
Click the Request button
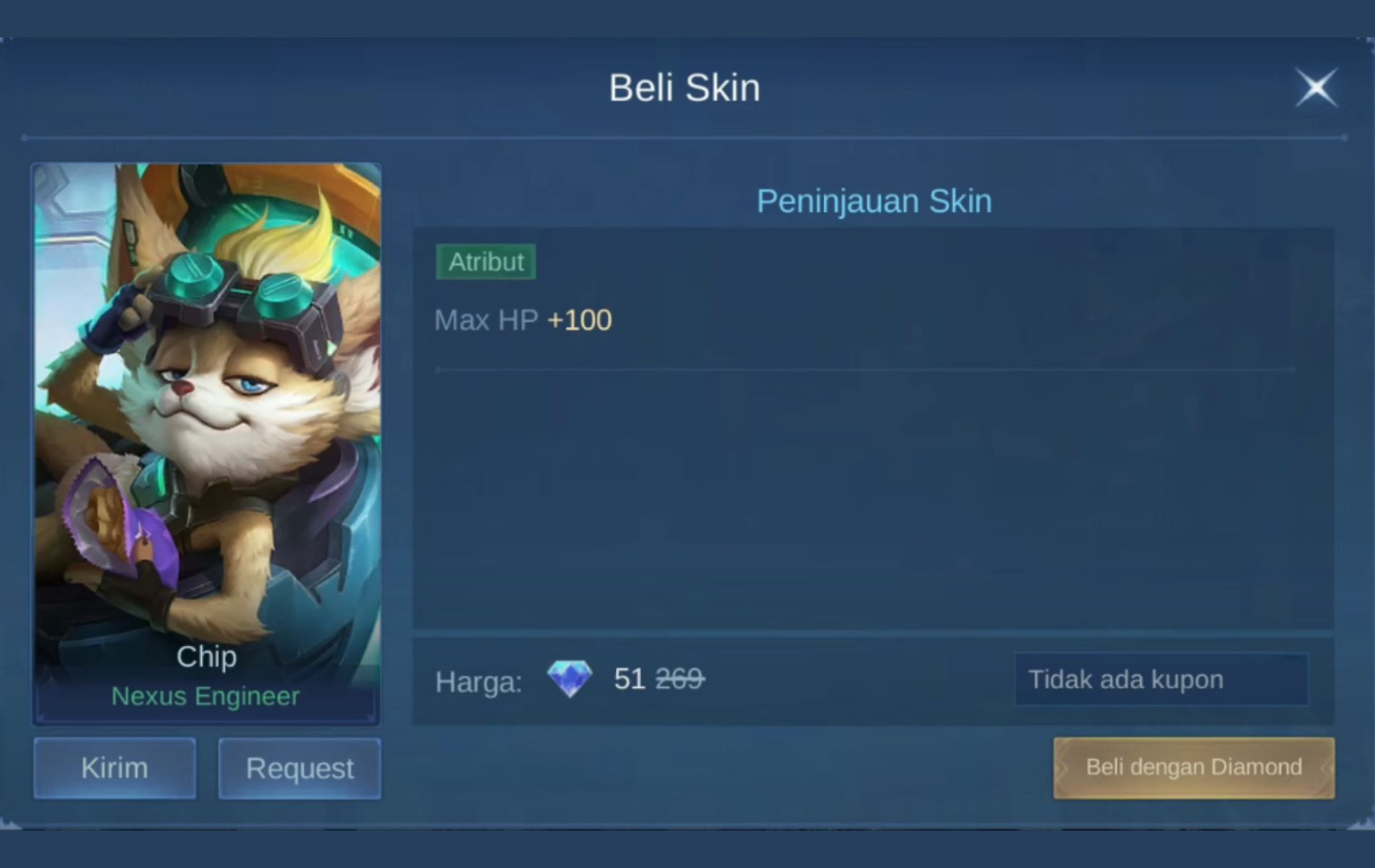tap(299, 768)
